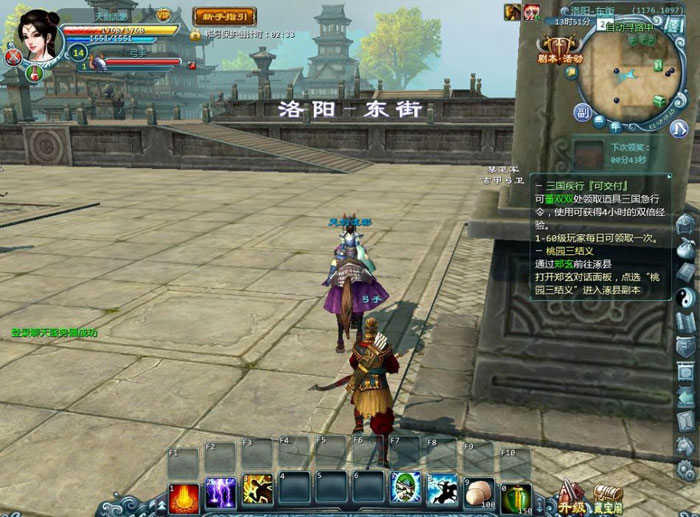Open the 新手指引 beginner guide
700x517 pixels.
pos(224,16)
